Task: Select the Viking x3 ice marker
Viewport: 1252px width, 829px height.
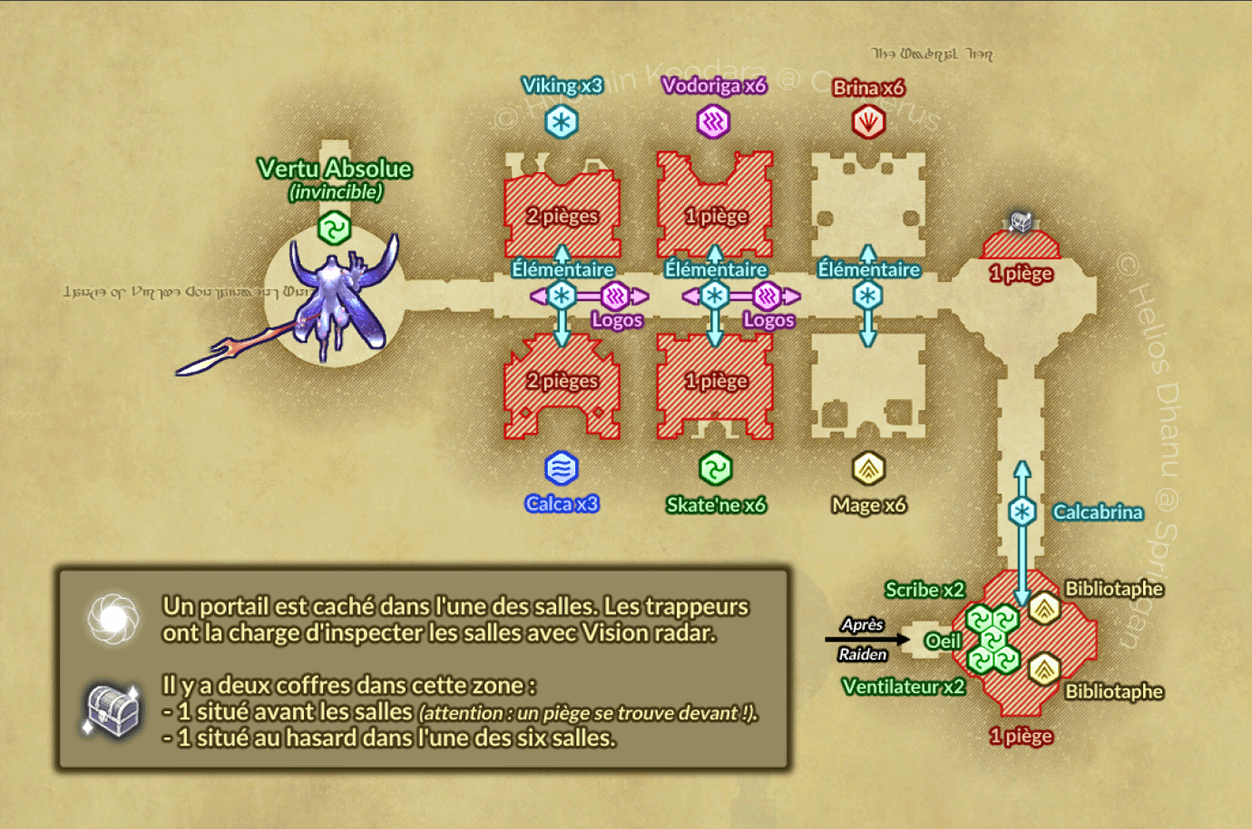Action: click(x=561, y=123)
